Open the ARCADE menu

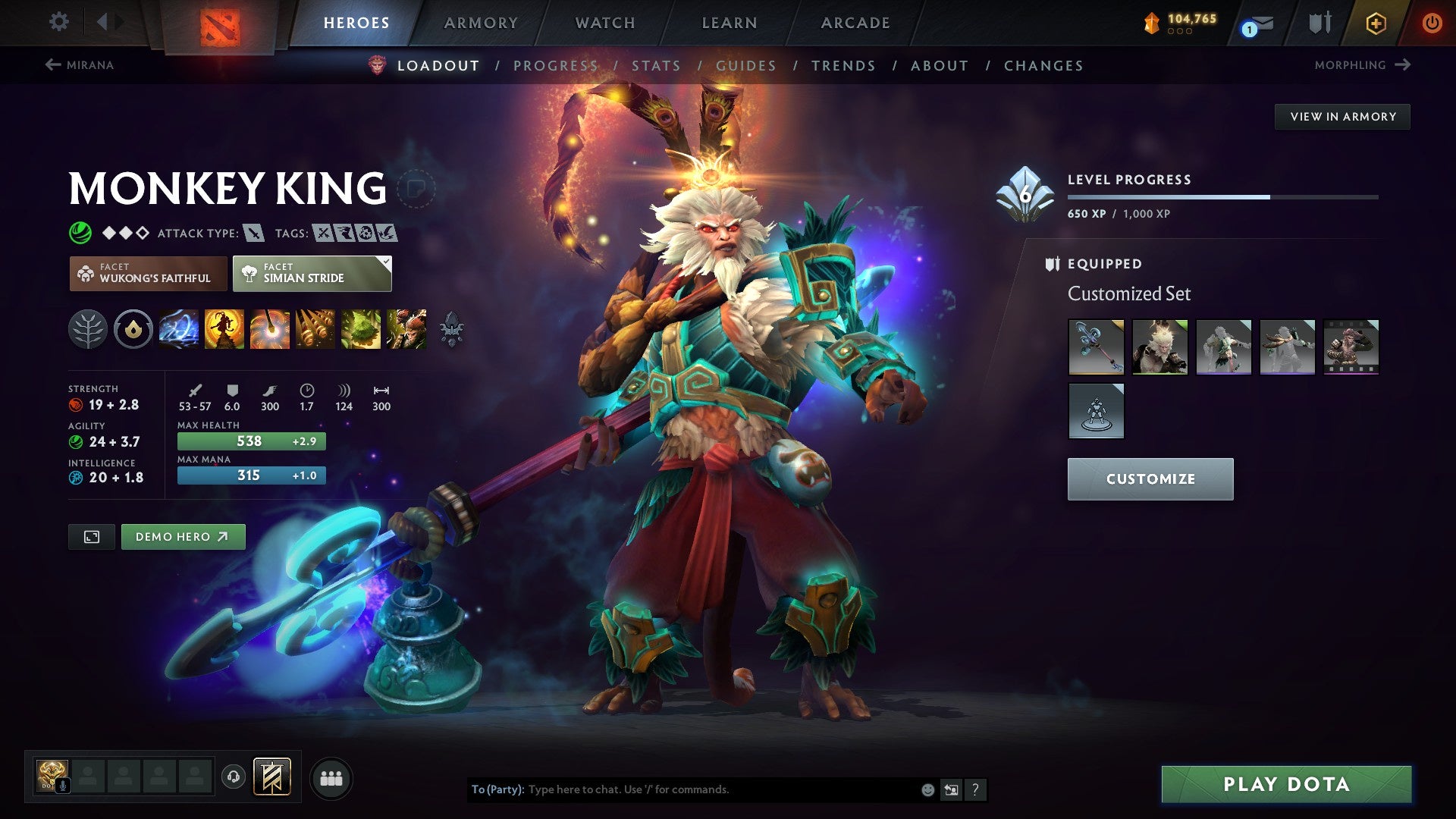tap(855, 23)
